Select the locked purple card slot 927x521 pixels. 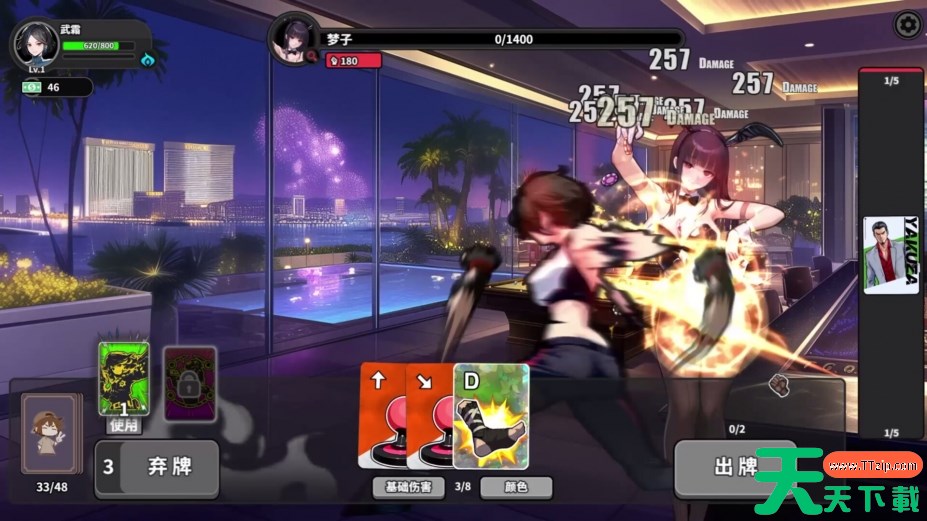coord(190,382)
